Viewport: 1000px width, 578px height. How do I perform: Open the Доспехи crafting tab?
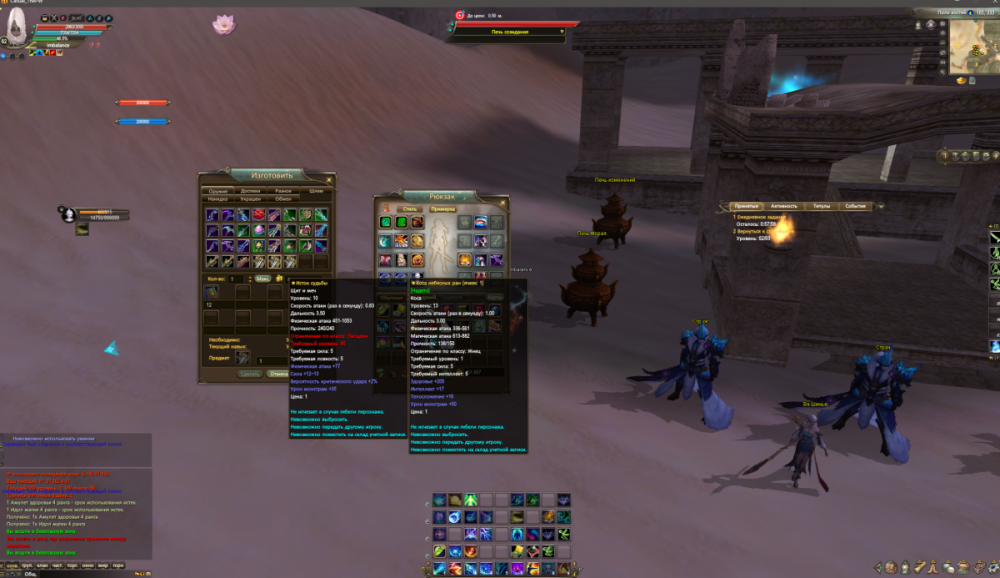(250, 190)
